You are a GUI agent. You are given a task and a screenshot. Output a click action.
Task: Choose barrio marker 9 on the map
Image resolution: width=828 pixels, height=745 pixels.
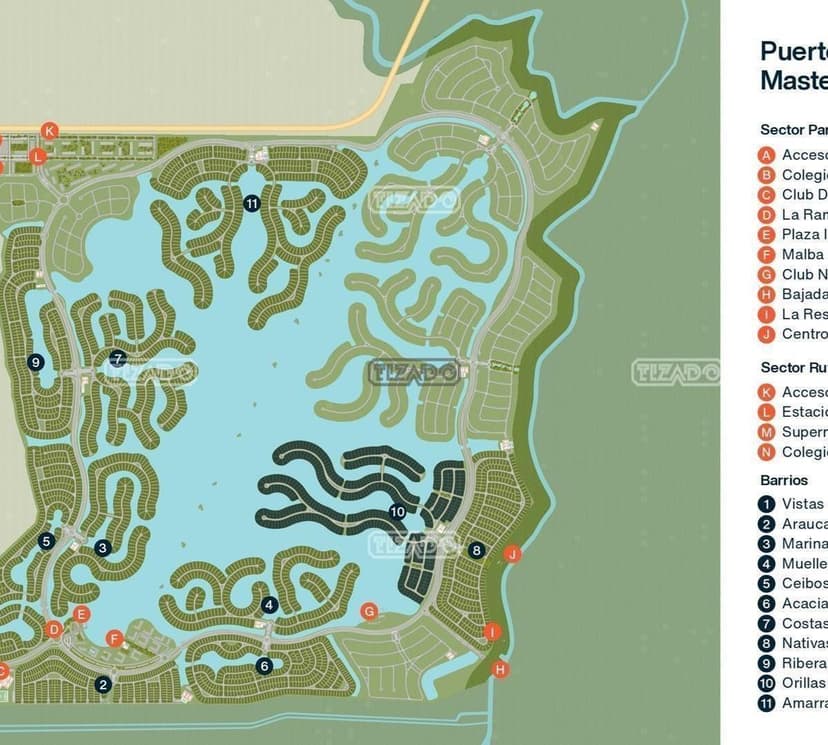36,362
